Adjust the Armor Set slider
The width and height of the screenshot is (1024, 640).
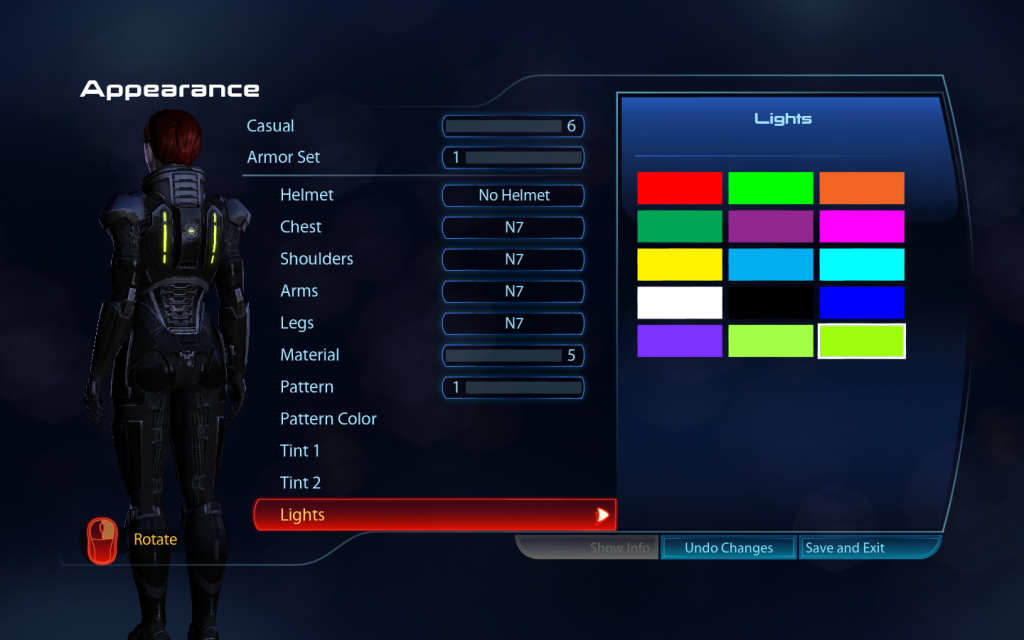point(513,158)
